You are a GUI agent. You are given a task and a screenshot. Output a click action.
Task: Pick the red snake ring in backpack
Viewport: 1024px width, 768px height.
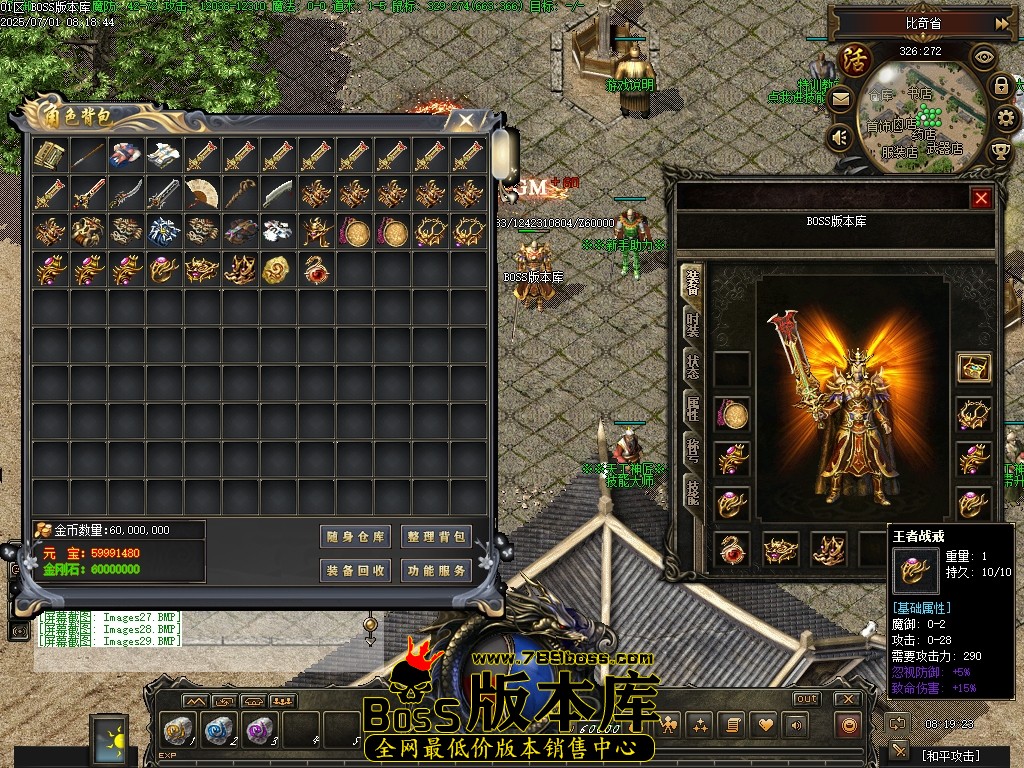317,269
